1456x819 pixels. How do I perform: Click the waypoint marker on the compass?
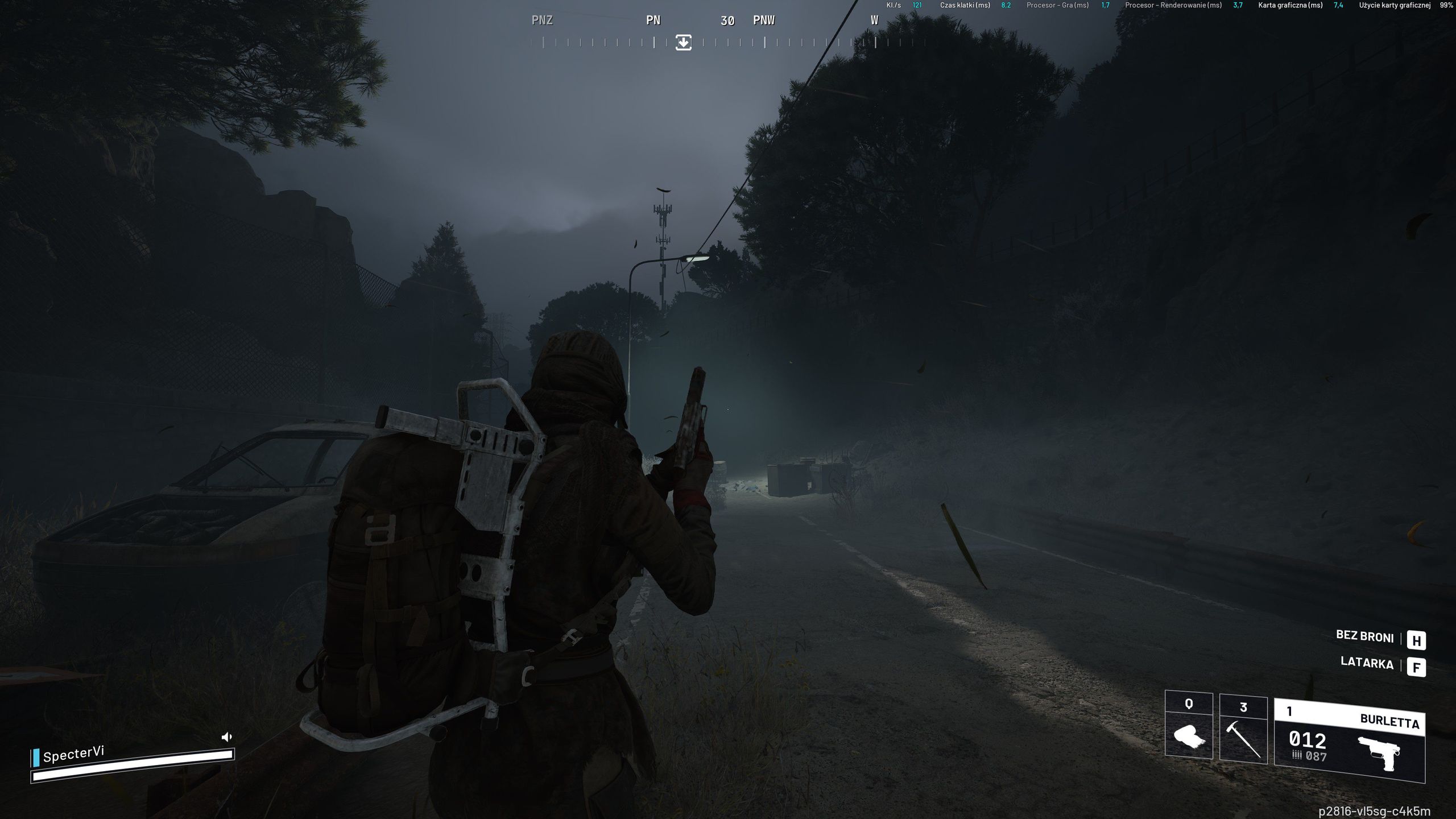click(682, 42)
